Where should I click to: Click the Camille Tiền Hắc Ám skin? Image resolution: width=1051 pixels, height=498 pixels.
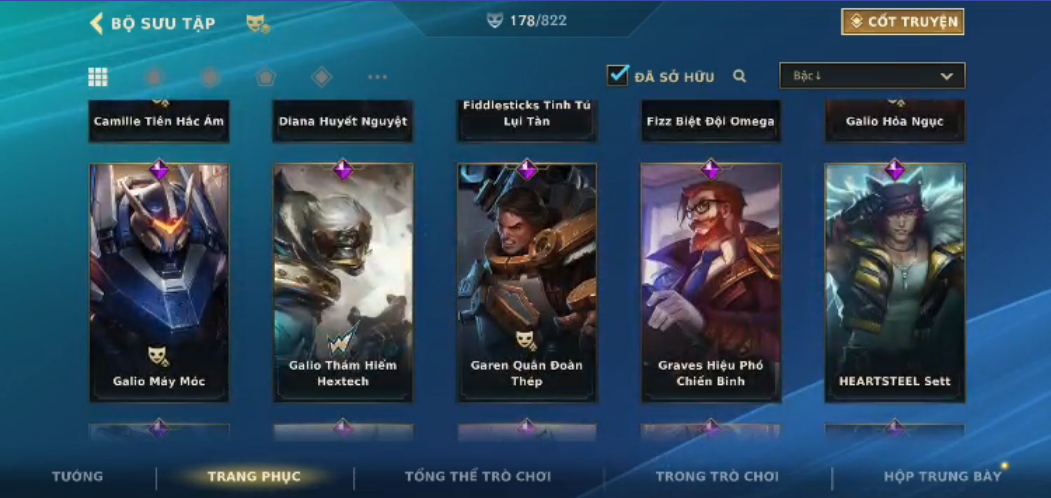pos(159,120)
